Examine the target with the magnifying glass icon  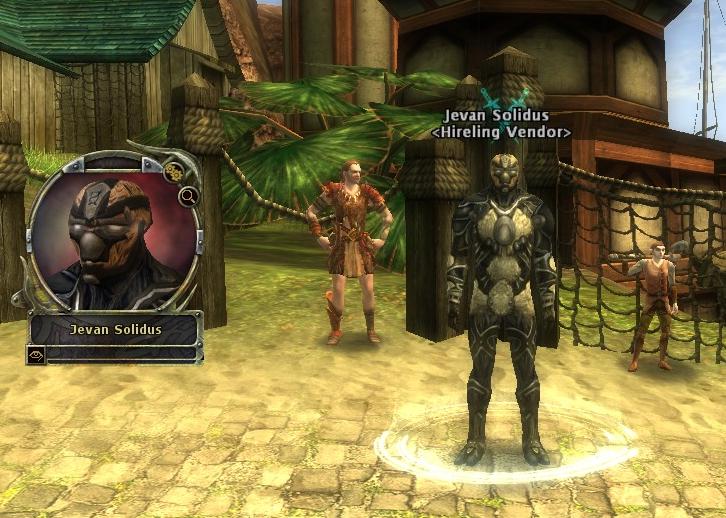(187, 197)
